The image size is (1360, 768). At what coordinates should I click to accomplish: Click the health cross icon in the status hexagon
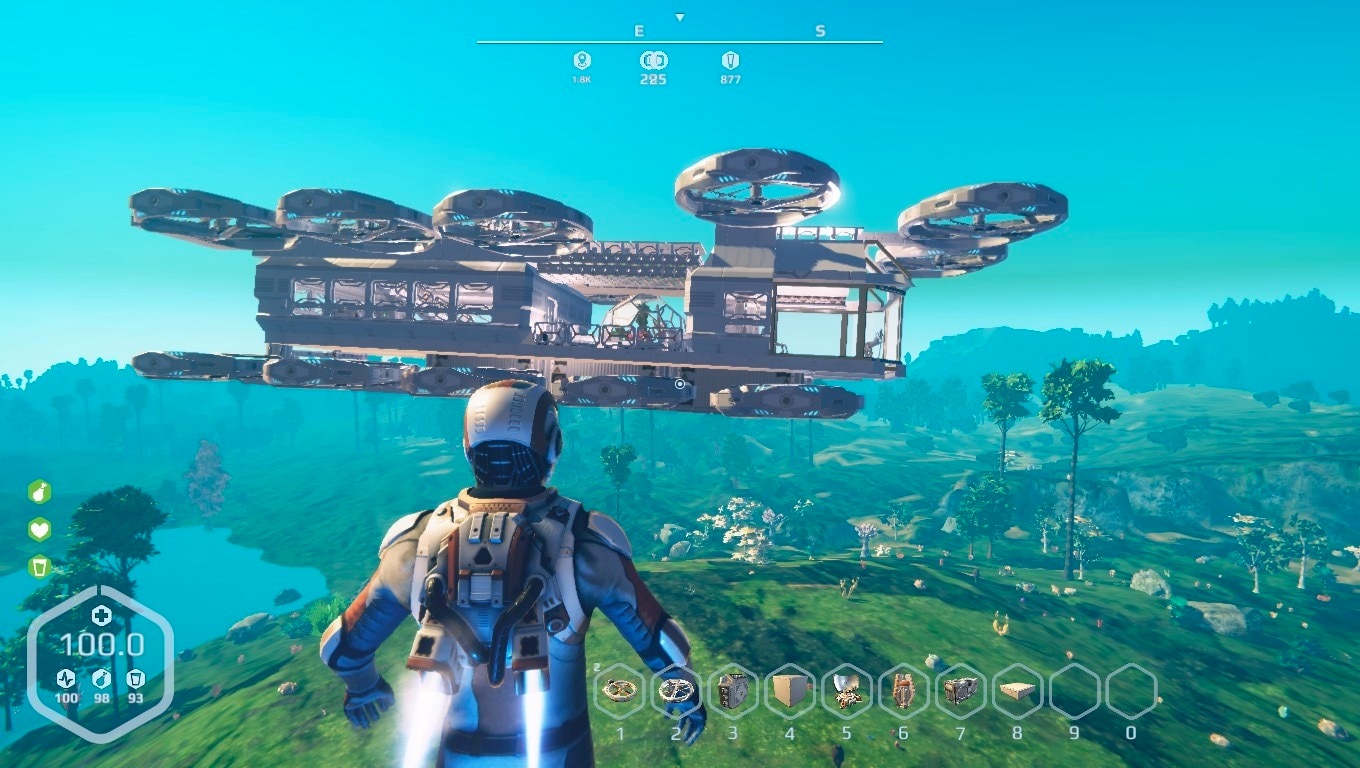pos(101,615)
